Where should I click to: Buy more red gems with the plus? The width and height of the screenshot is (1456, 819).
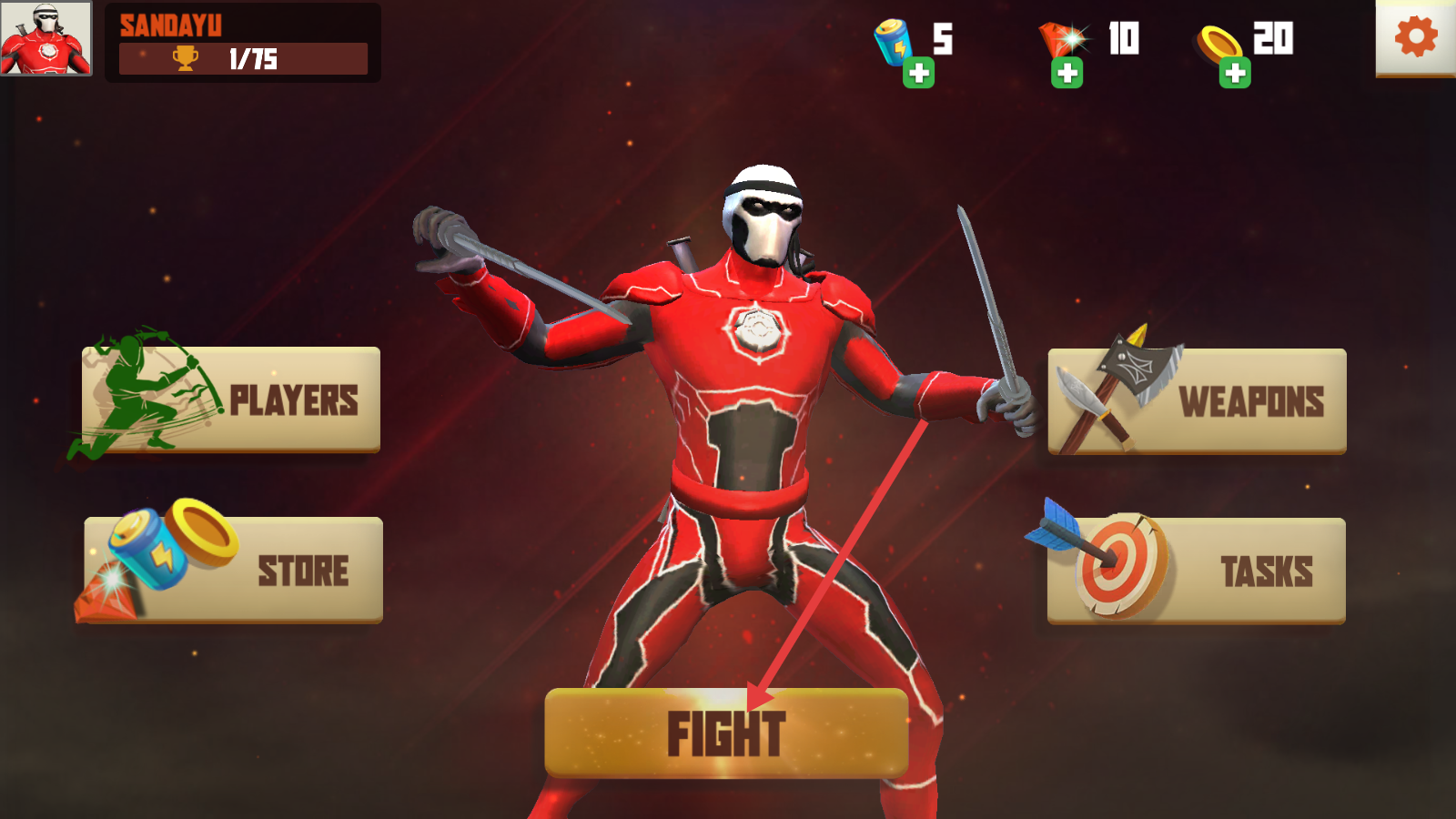coord(1067,73)
